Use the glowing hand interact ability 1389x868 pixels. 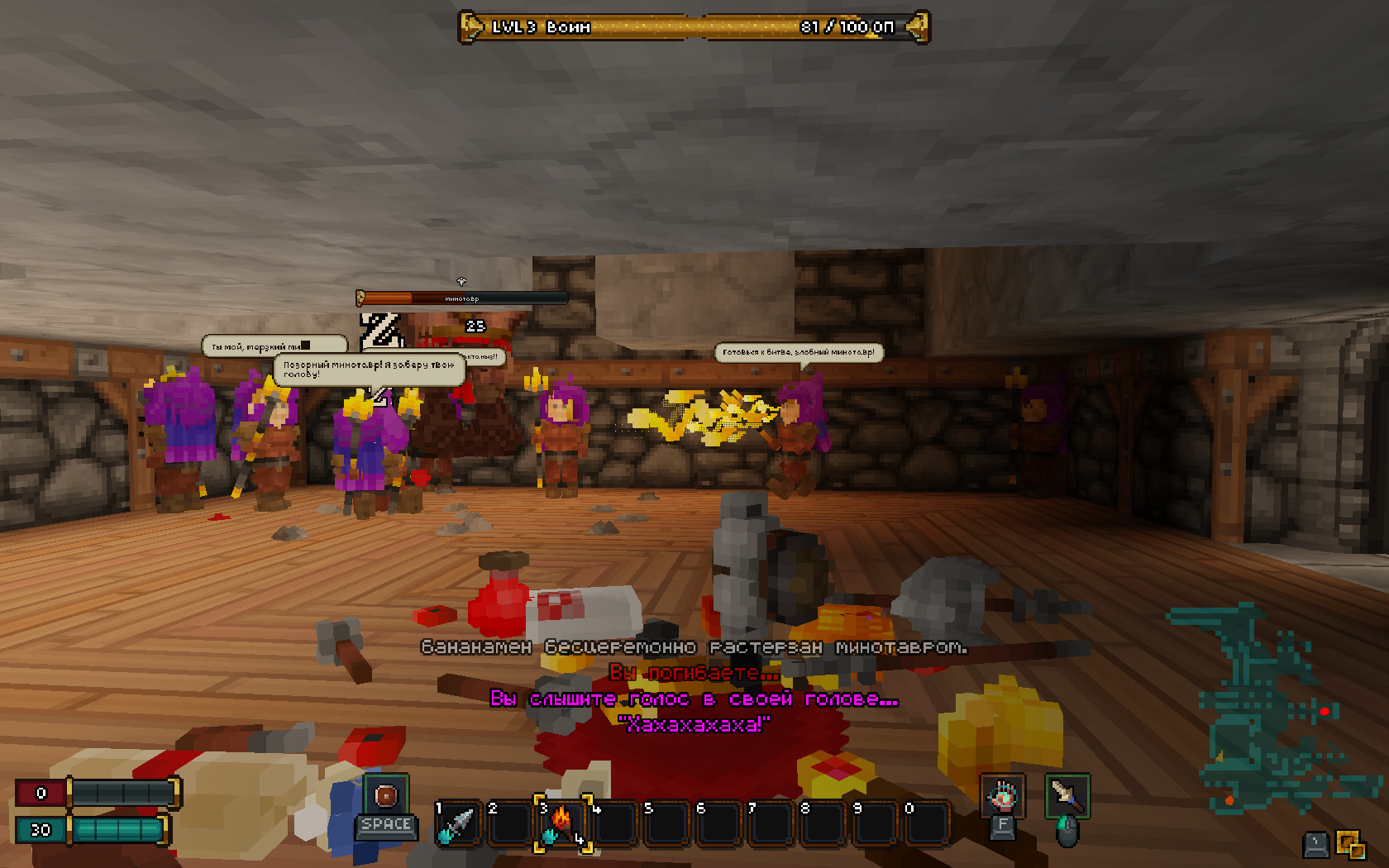point(1002,796)
